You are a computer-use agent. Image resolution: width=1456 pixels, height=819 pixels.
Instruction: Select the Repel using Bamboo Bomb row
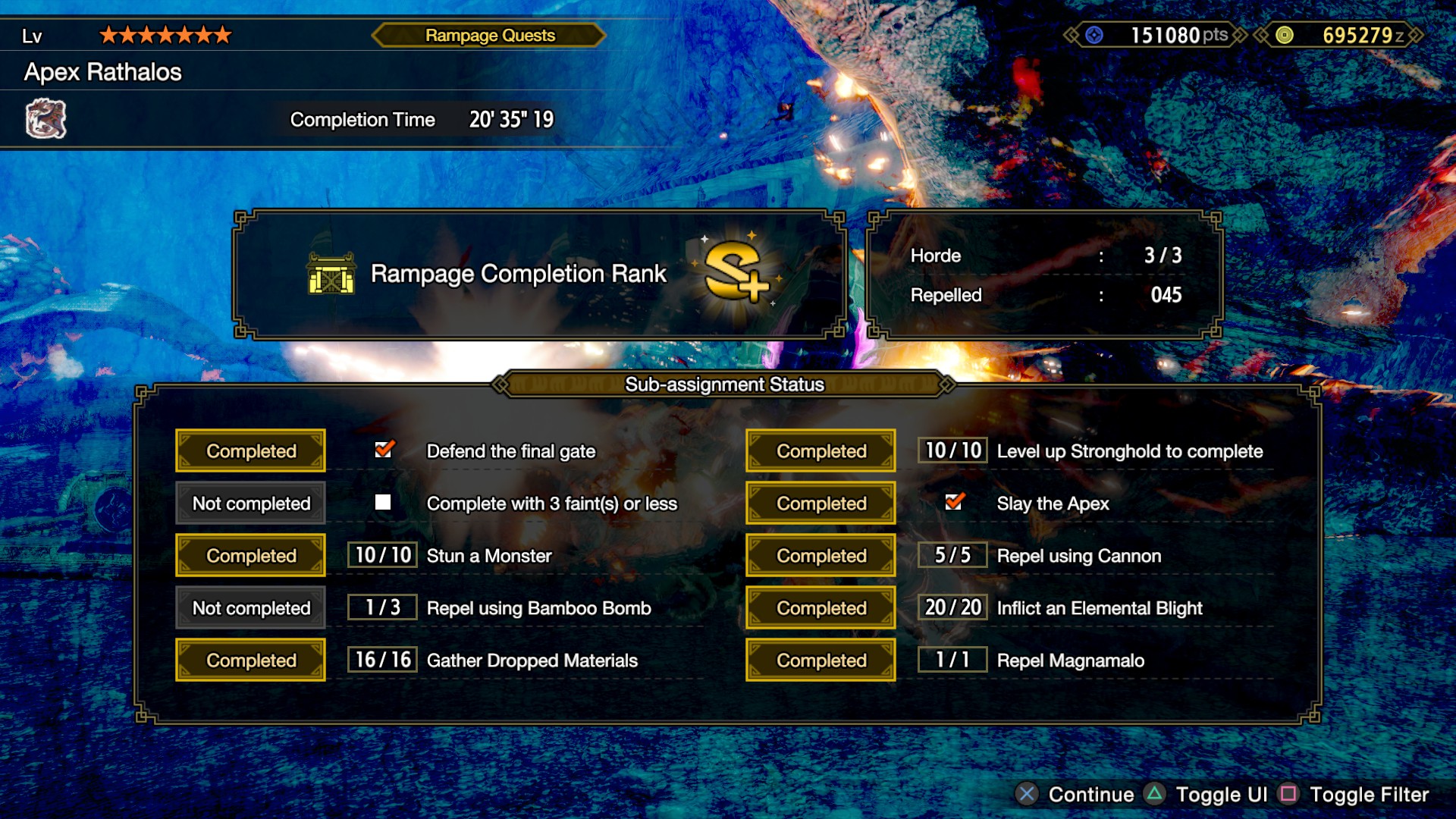click(538, 608)
